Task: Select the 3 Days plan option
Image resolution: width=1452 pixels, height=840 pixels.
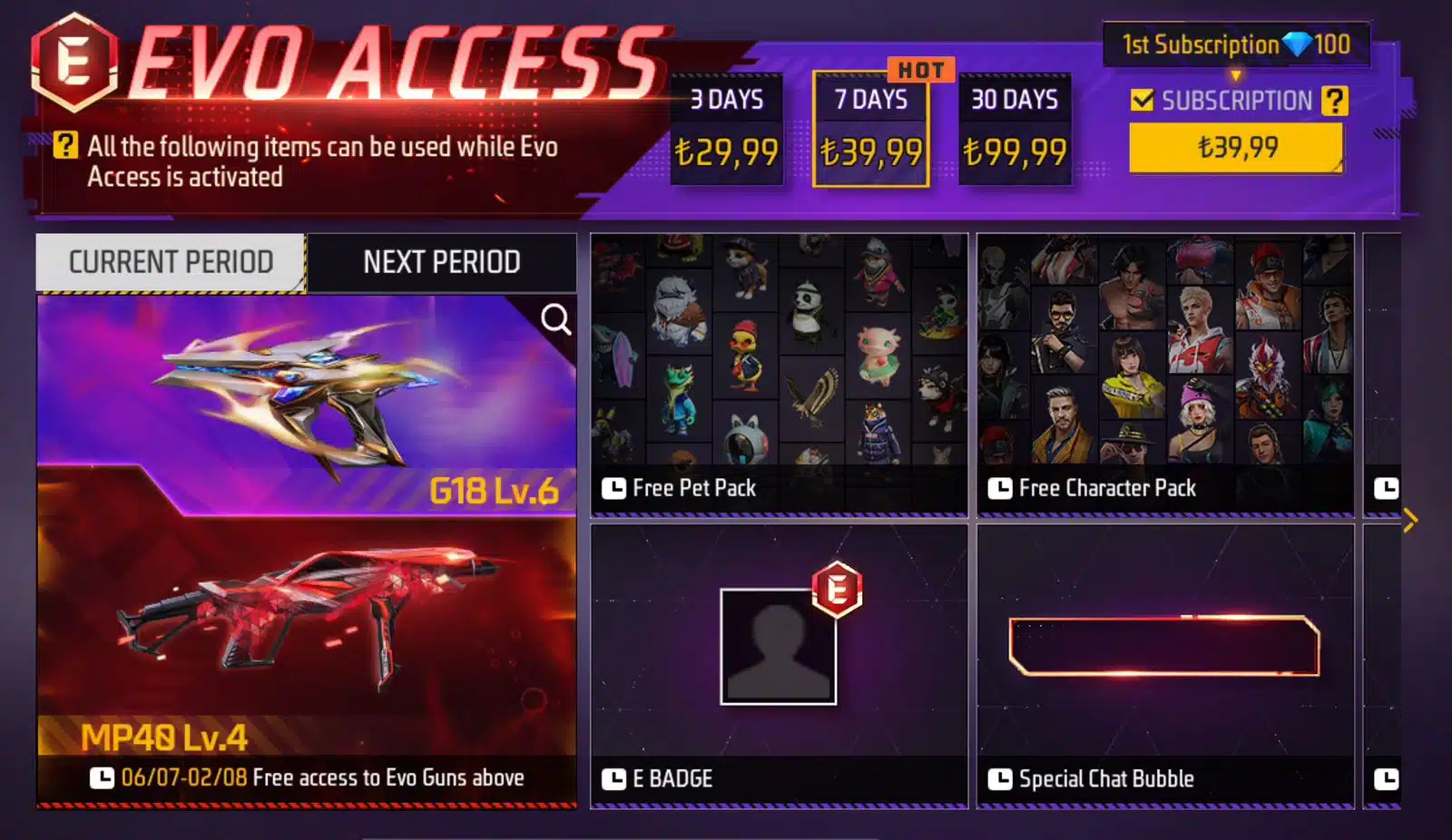Action: coord(726,130)
